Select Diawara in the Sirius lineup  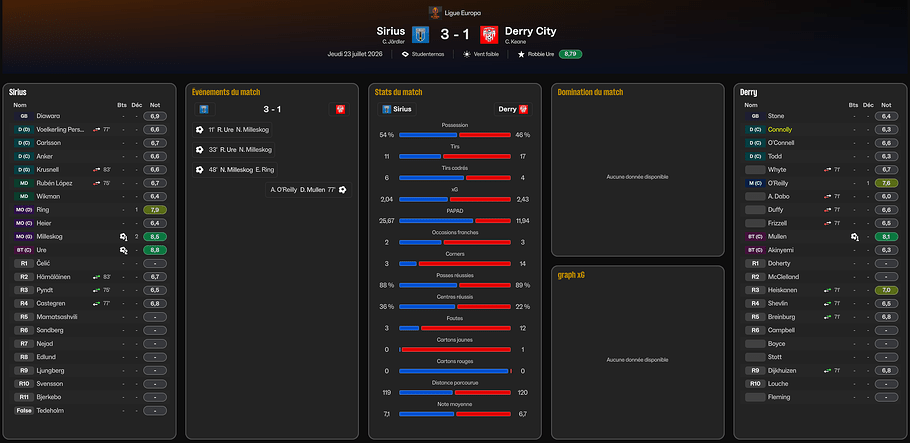[x=48, y=116]
